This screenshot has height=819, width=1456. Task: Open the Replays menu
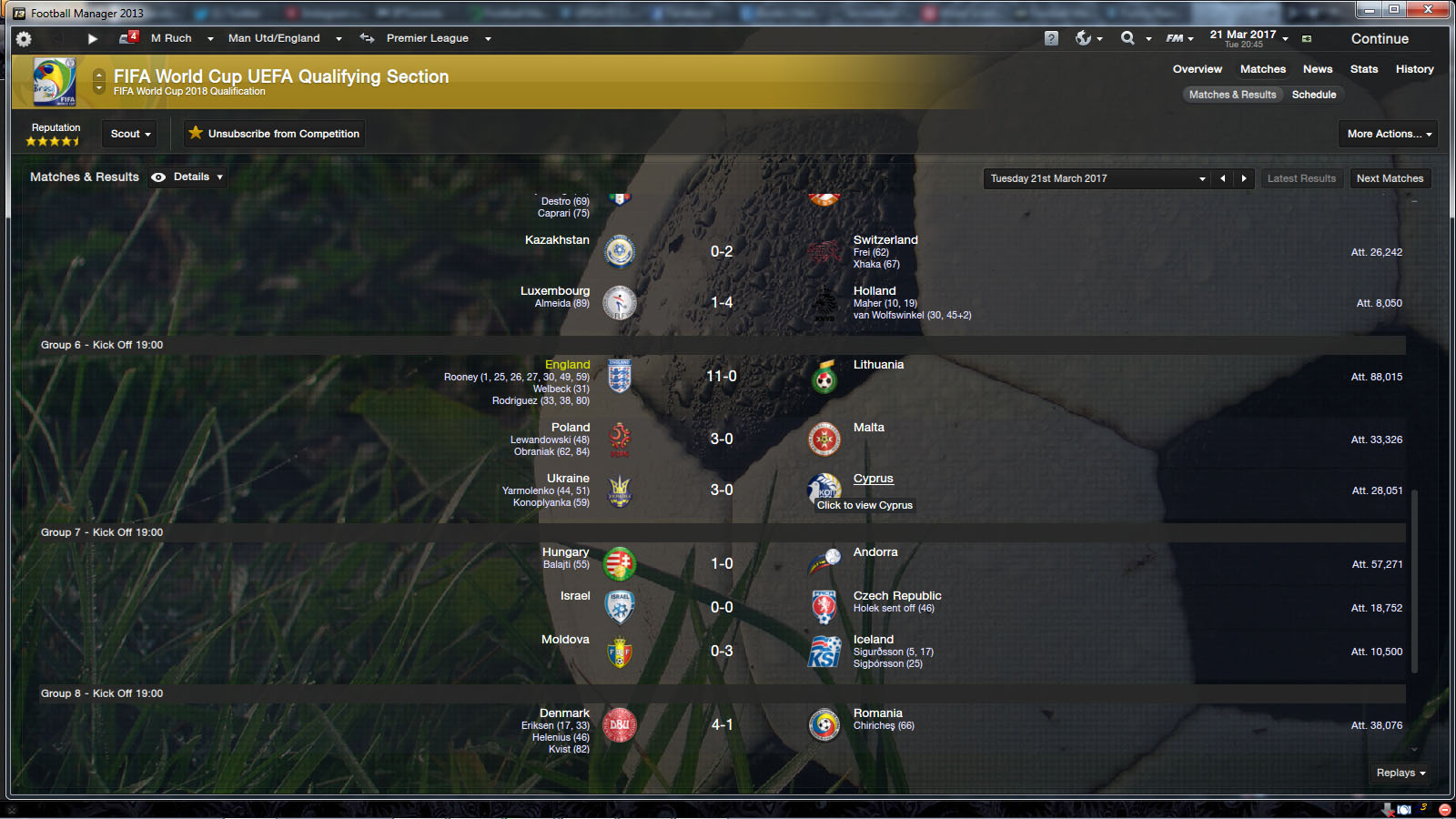click(1400, 773)
